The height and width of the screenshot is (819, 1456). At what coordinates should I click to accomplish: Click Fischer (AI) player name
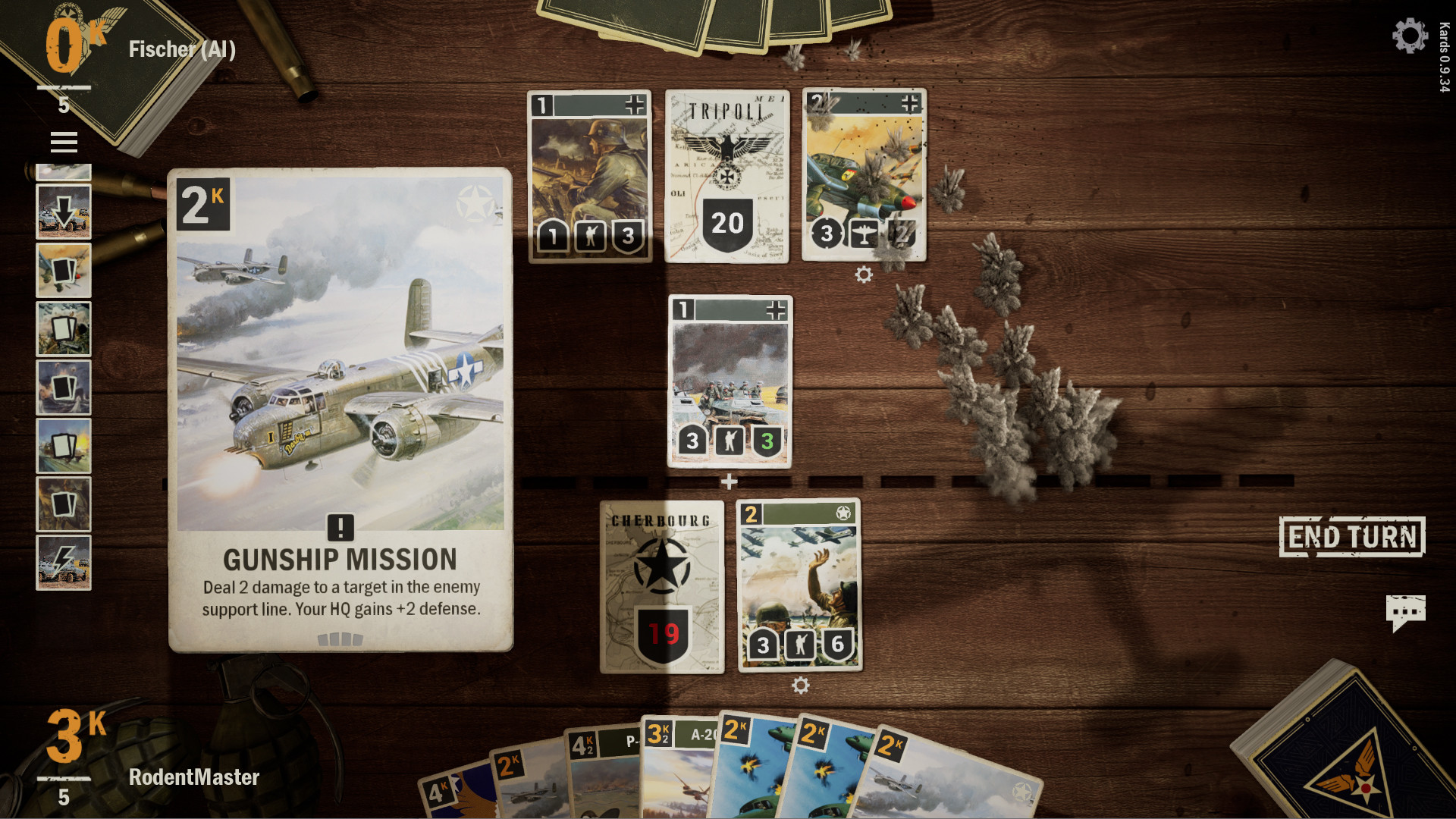pyautogui.click(x=182, y=49)
